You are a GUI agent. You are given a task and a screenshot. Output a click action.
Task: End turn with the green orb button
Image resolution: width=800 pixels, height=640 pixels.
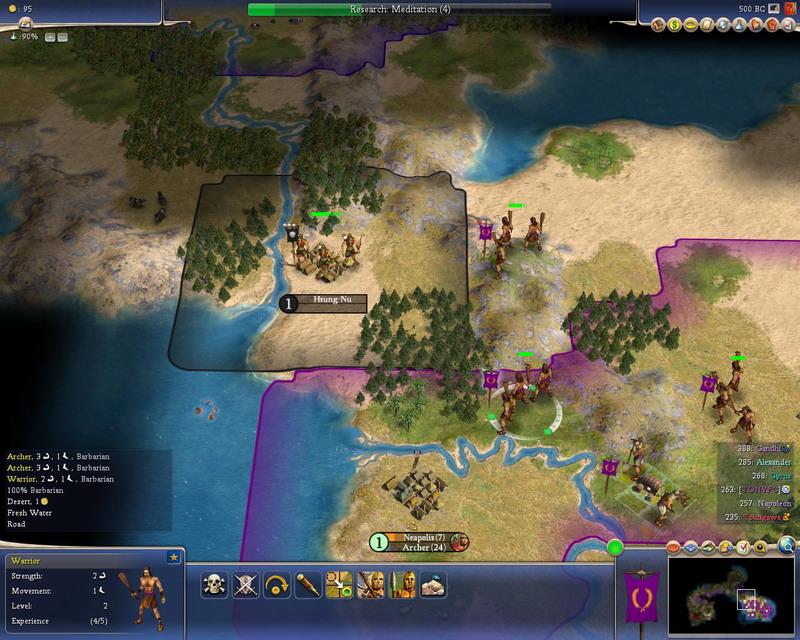click(x=615, y=547)
